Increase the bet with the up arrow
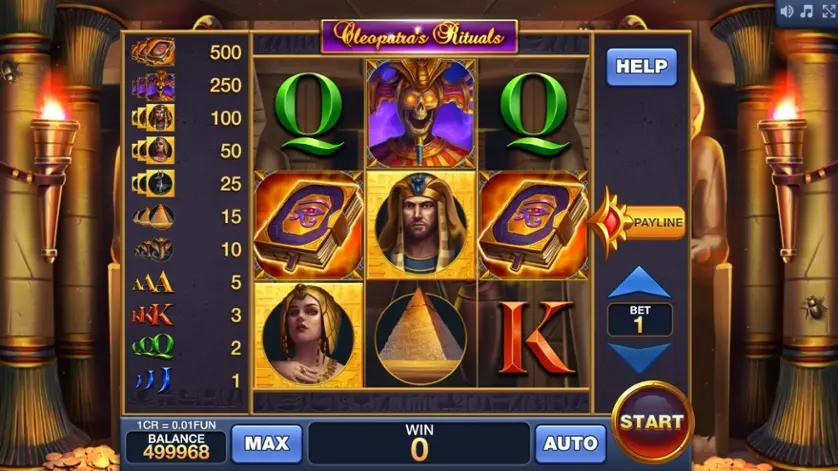 tap(639, 284)
